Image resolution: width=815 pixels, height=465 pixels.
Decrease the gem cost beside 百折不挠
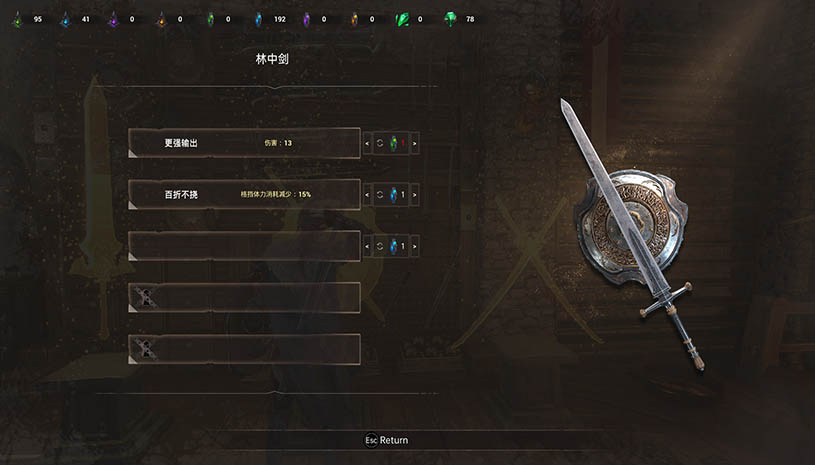tap(366, 194)
